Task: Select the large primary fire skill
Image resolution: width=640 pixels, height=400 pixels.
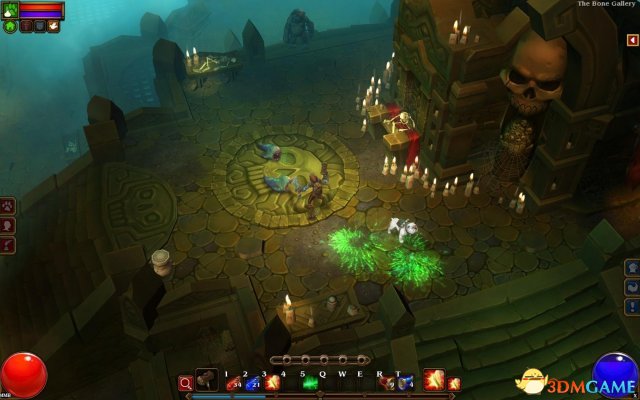Action: tap(434, 379)
